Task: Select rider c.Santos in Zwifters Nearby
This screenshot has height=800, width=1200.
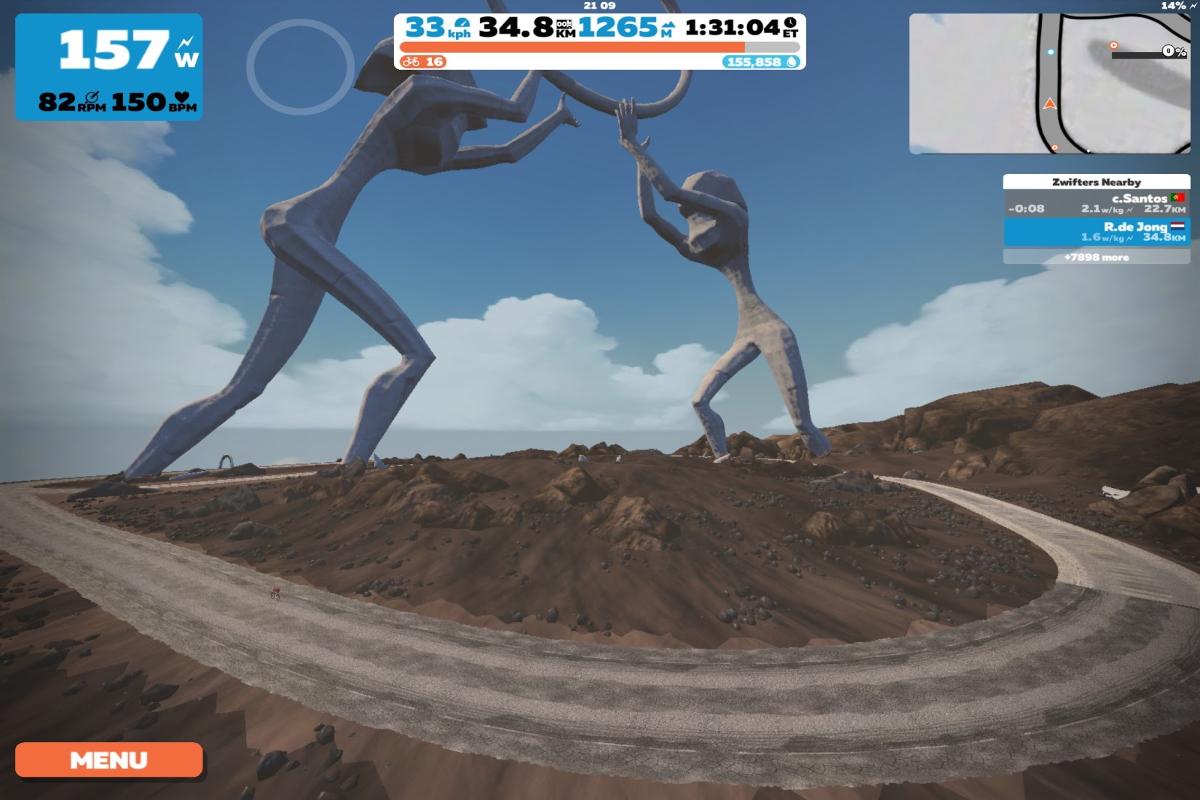Action: tap(1094, 204)
